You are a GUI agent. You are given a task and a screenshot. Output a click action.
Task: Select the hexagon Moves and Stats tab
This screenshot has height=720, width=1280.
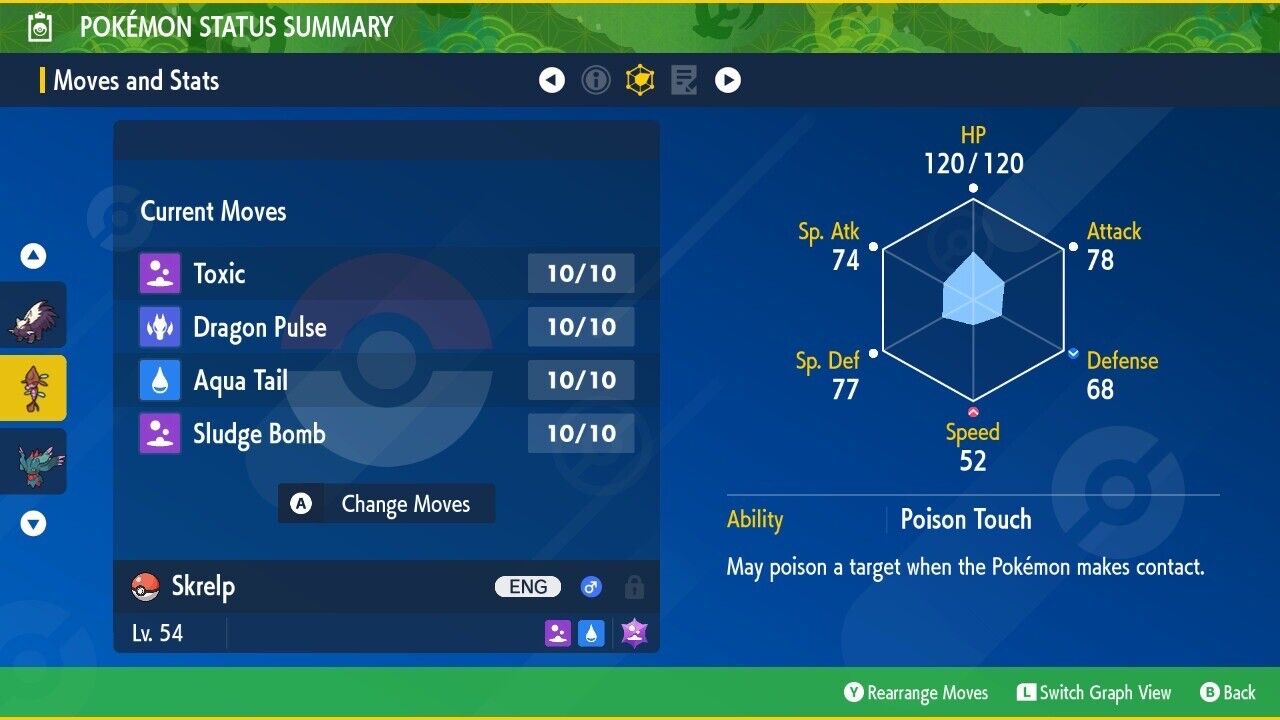point(640,80)
